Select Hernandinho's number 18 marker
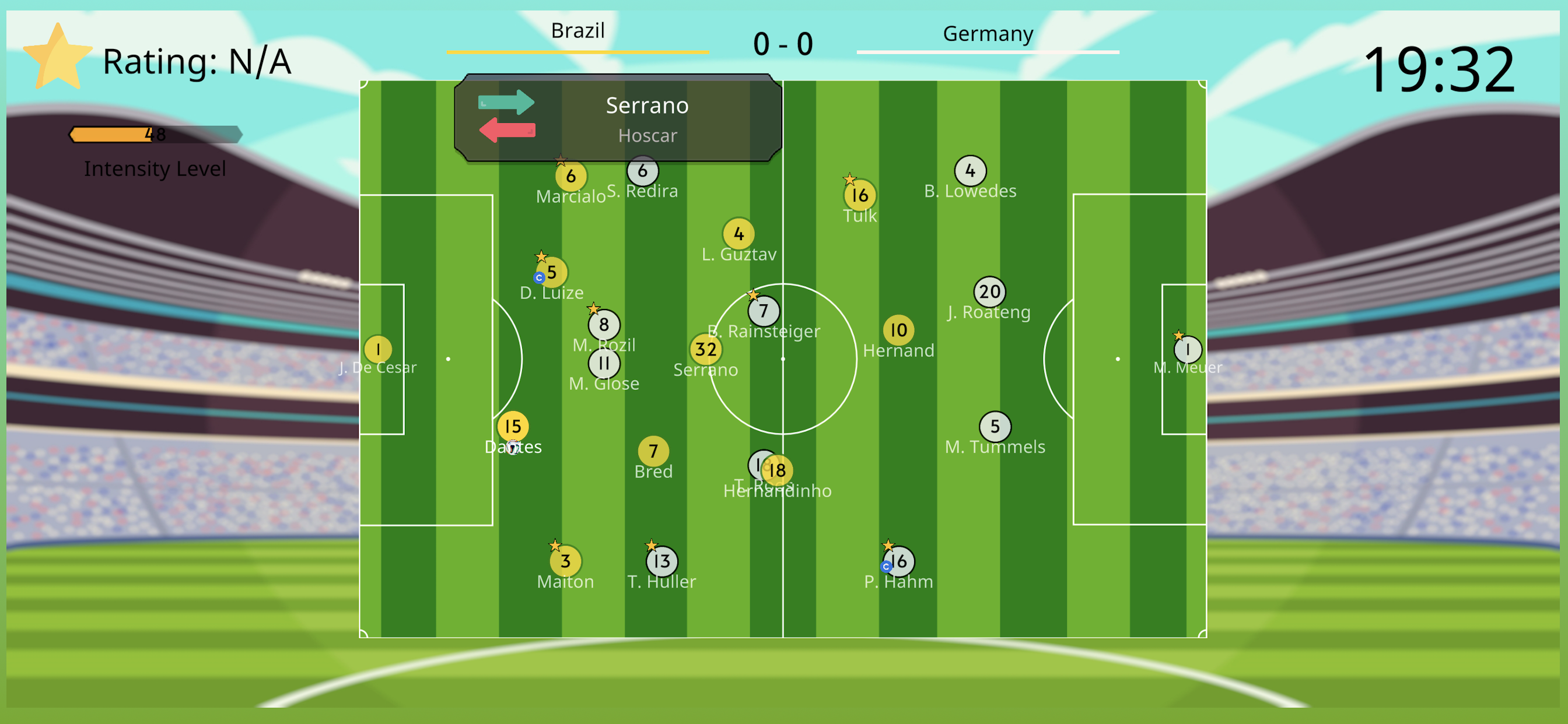This screenshot has height=724, width=1568. [x=778, y=470]
